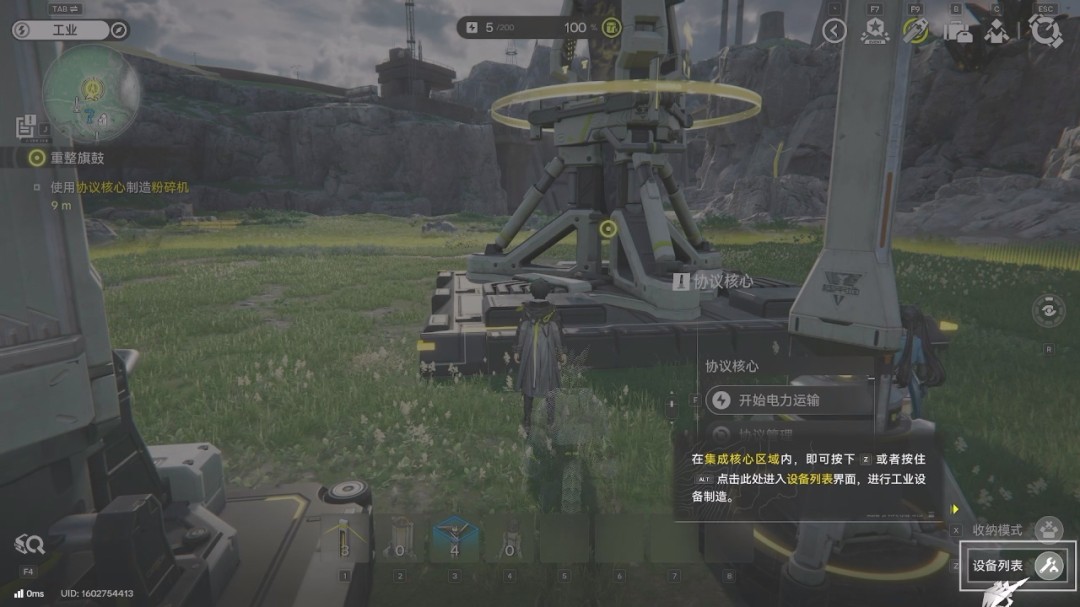Click the eye view icon on right edge
Image resolution: width=1080 pixels, height=607 pixels.
click(x=1048, y=311)
